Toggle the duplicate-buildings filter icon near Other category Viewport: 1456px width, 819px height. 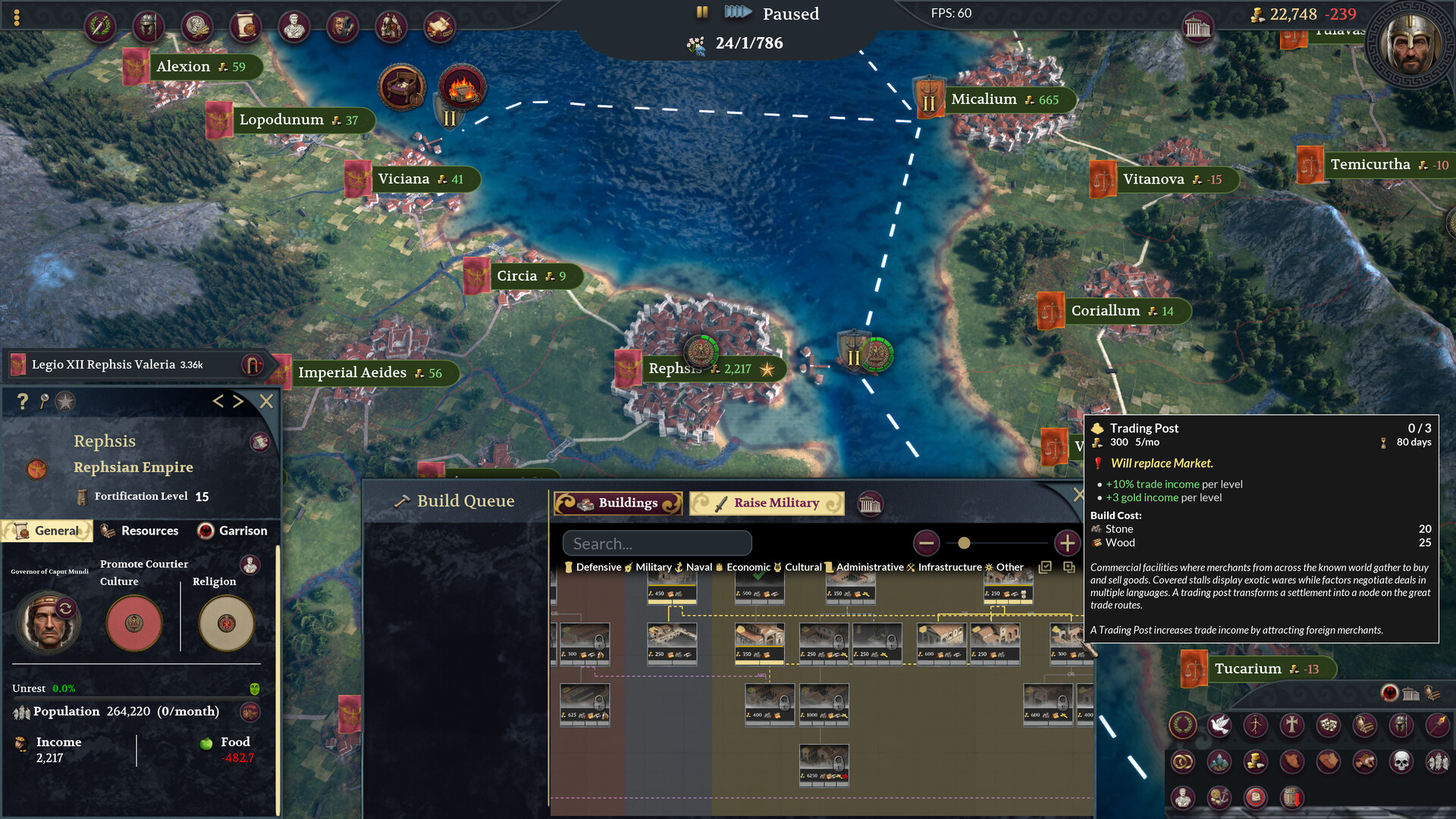coord(1069,568)
